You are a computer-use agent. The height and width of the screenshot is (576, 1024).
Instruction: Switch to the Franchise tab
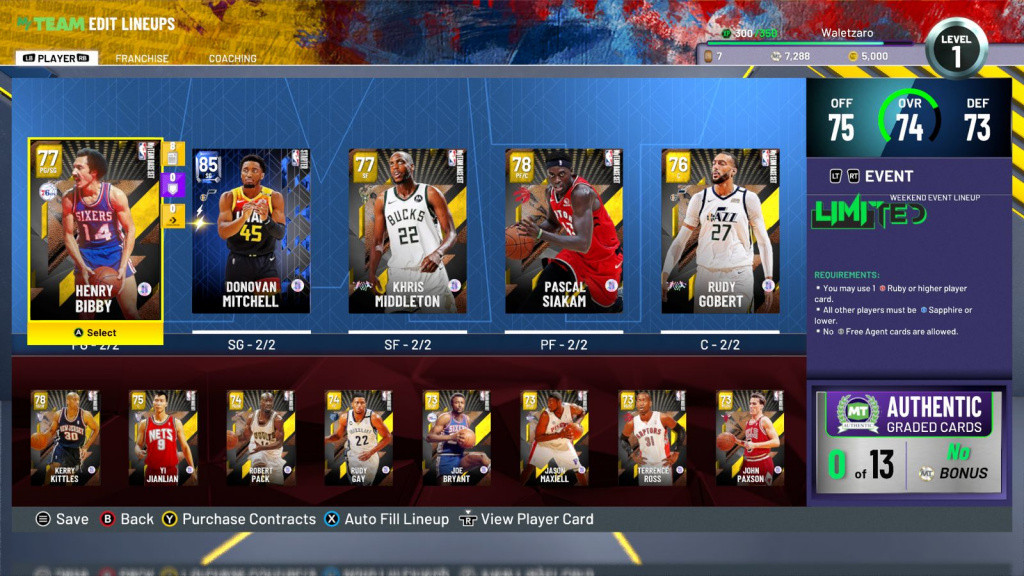[142, 58]
